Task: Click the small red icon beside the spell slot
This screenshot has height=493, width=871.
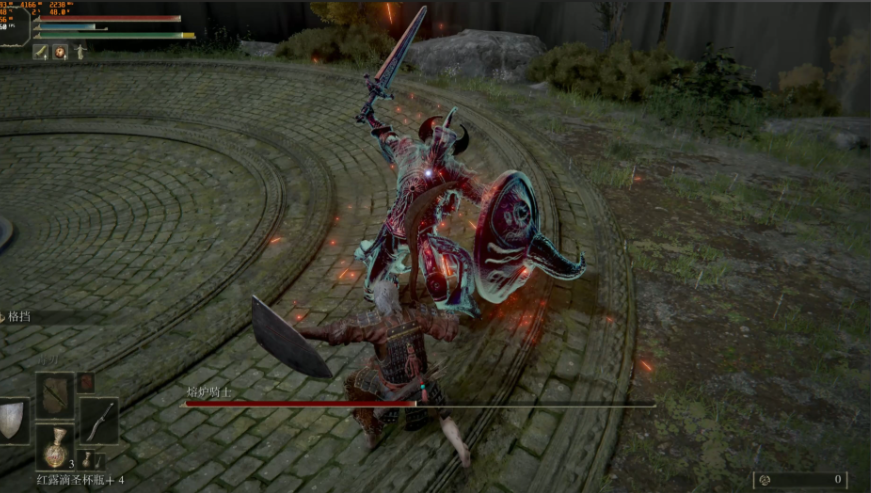Action: [86, 381]
